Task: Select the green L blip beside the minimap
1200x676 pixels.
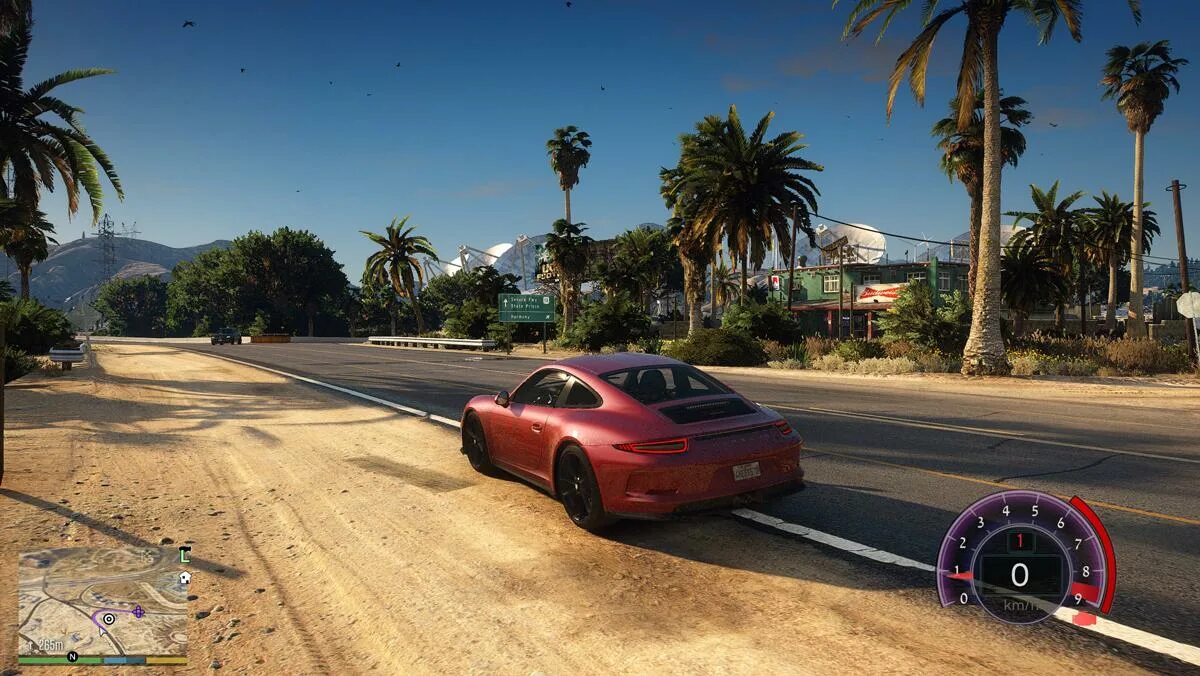Action: tap(184, 554)
